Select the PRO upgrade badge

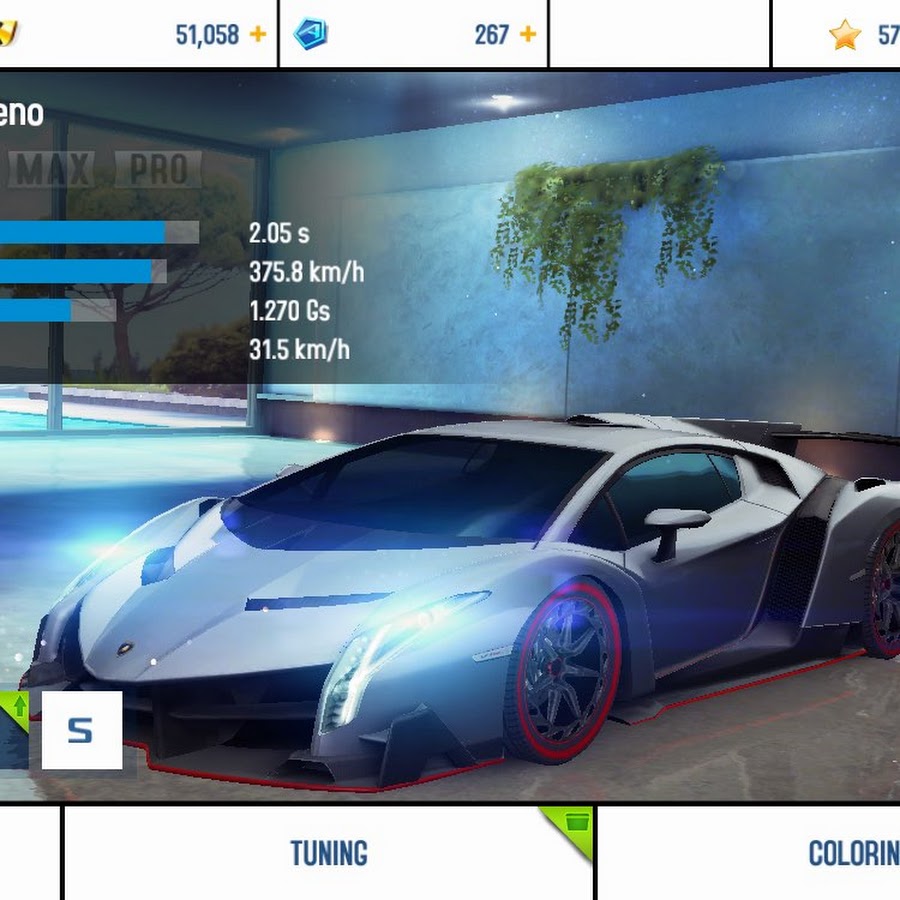tap(158, 170)
